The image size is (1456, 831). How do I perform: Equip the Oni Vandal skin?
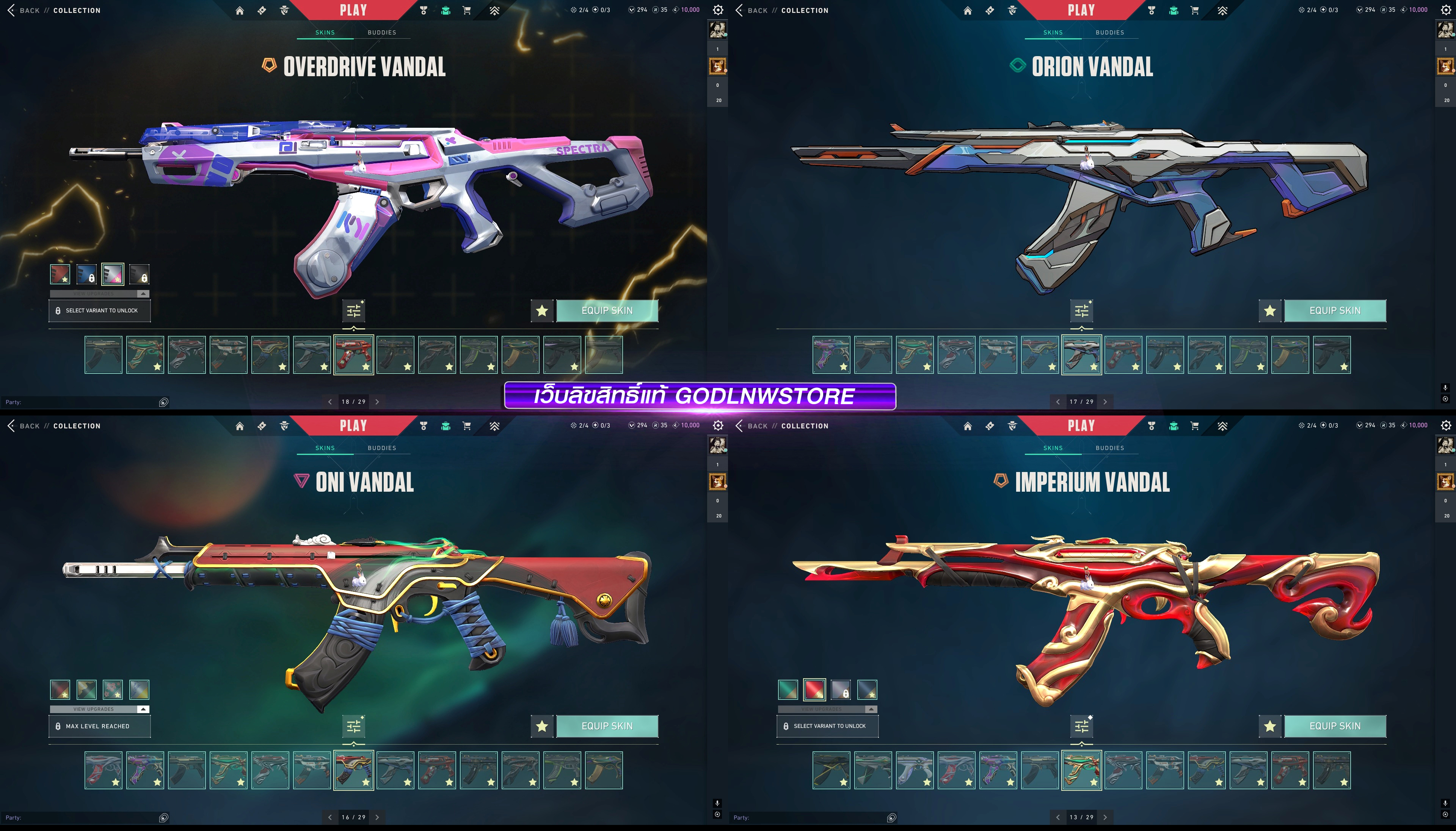pyautogui.click(x=607, y=726)
